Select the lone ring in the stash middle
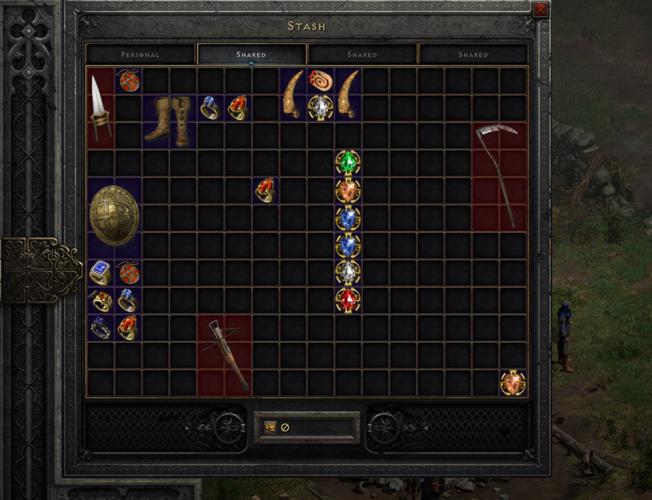 [x=265, y=190]
